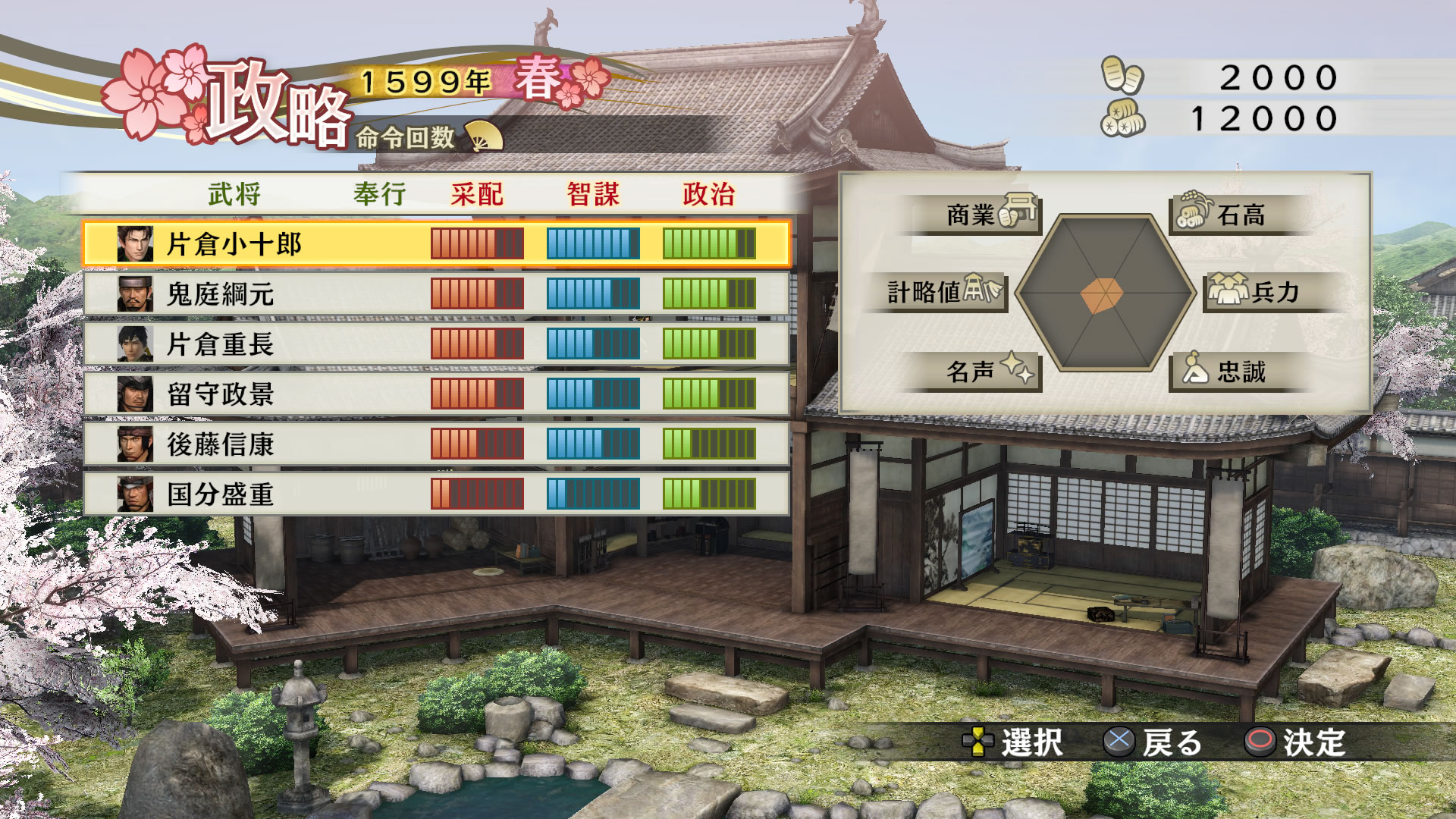1456x819 pixels.
Task: Click the 政治 column header
Action: click(709, 194)
